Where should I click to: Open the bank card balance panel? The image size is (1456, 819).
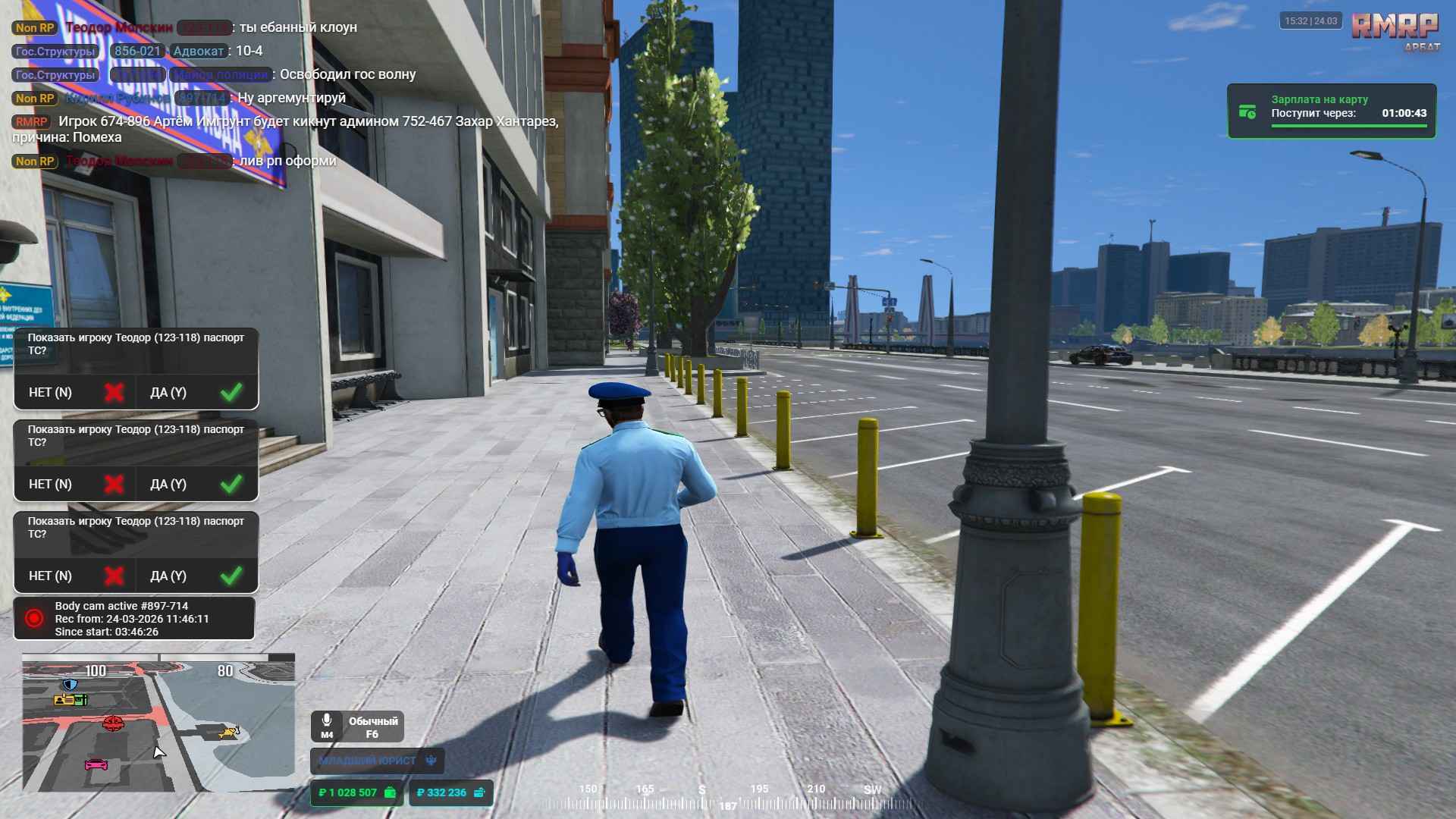point(451,792)
